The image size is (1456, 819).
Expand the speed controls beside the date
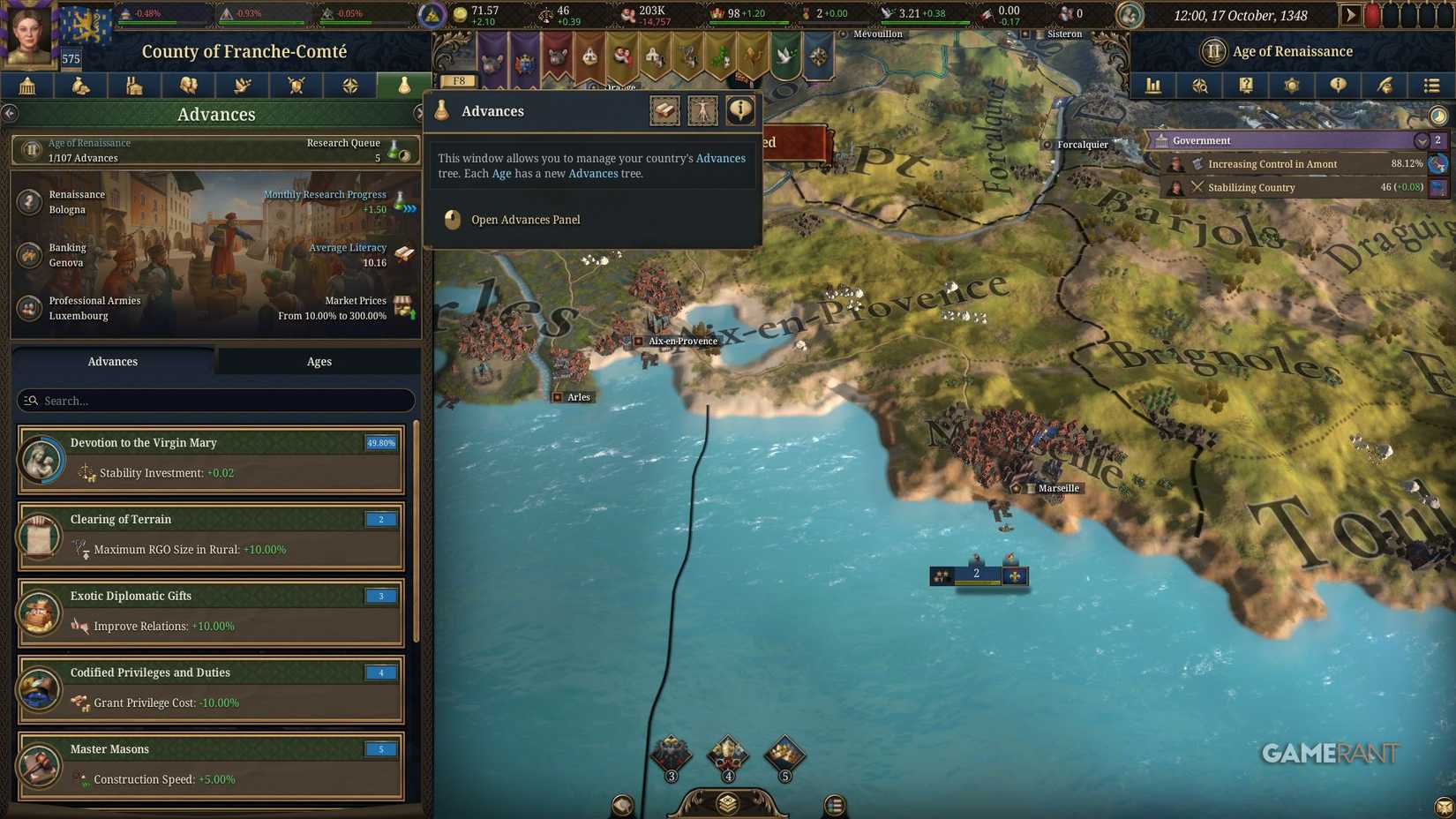pyautogui.click(x=1352, y=14)
